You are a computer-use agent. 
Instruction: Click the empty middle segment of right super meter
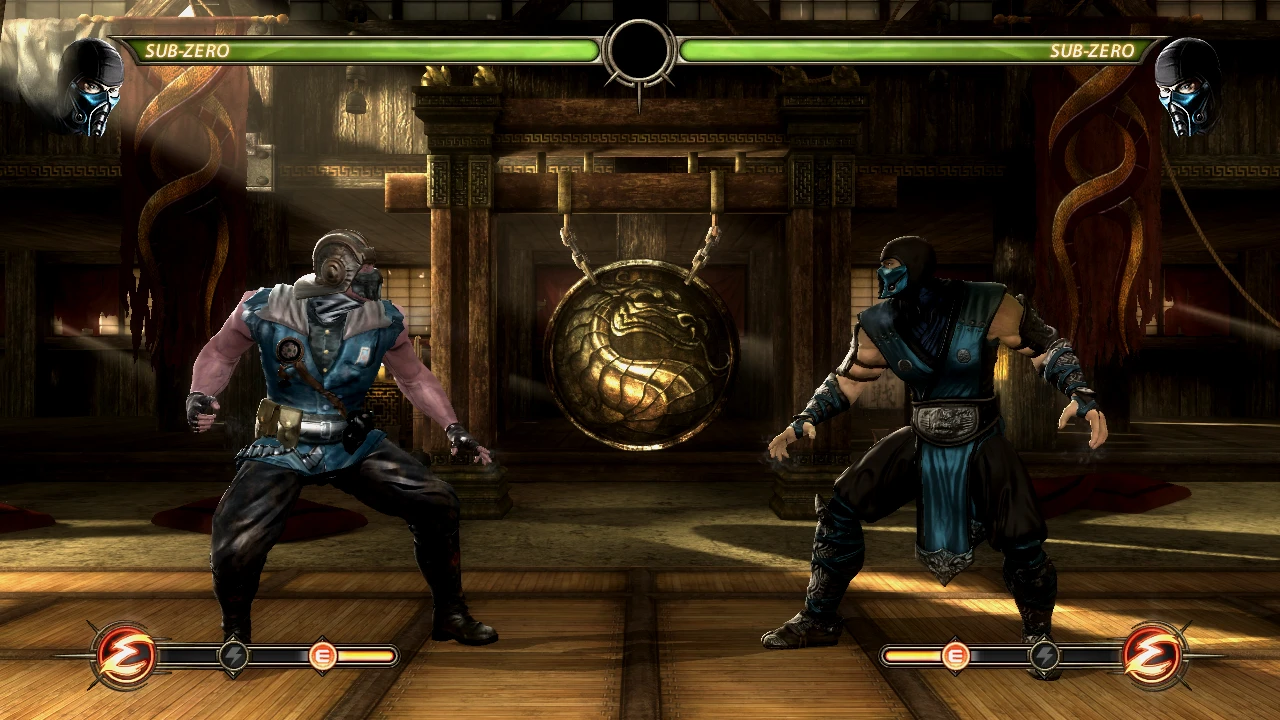tap(1000, 657)
